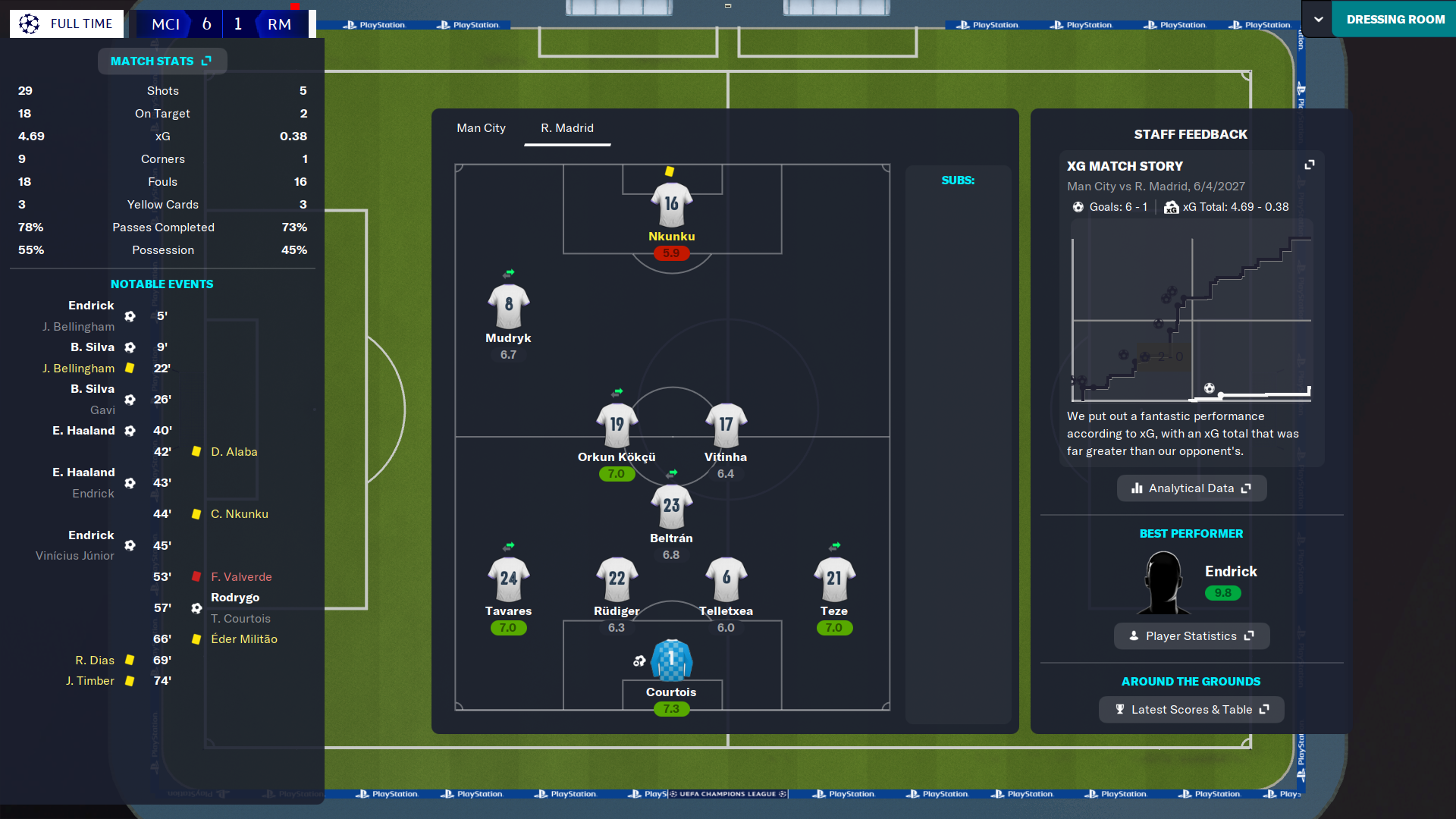View Player Statistics

click(1191, 636)
